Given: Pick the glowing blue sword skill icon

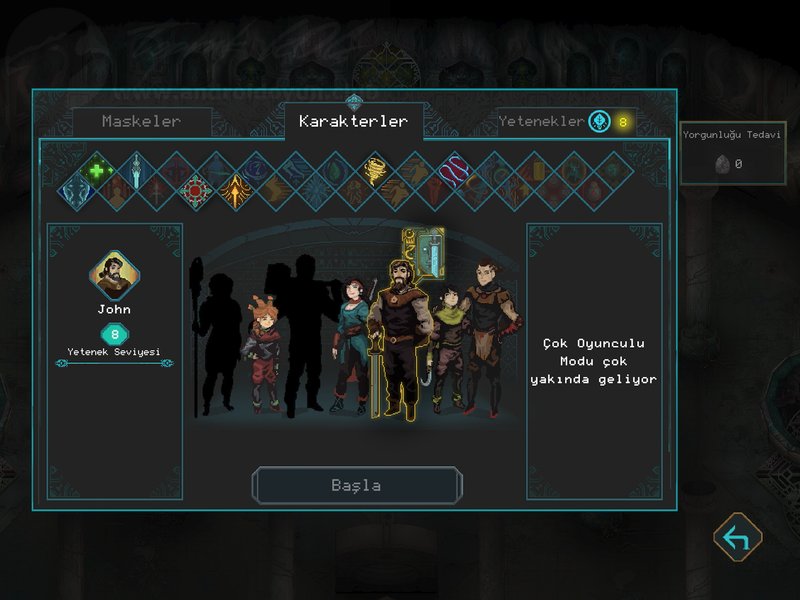Looking at the screenshot, I should 136,170.
